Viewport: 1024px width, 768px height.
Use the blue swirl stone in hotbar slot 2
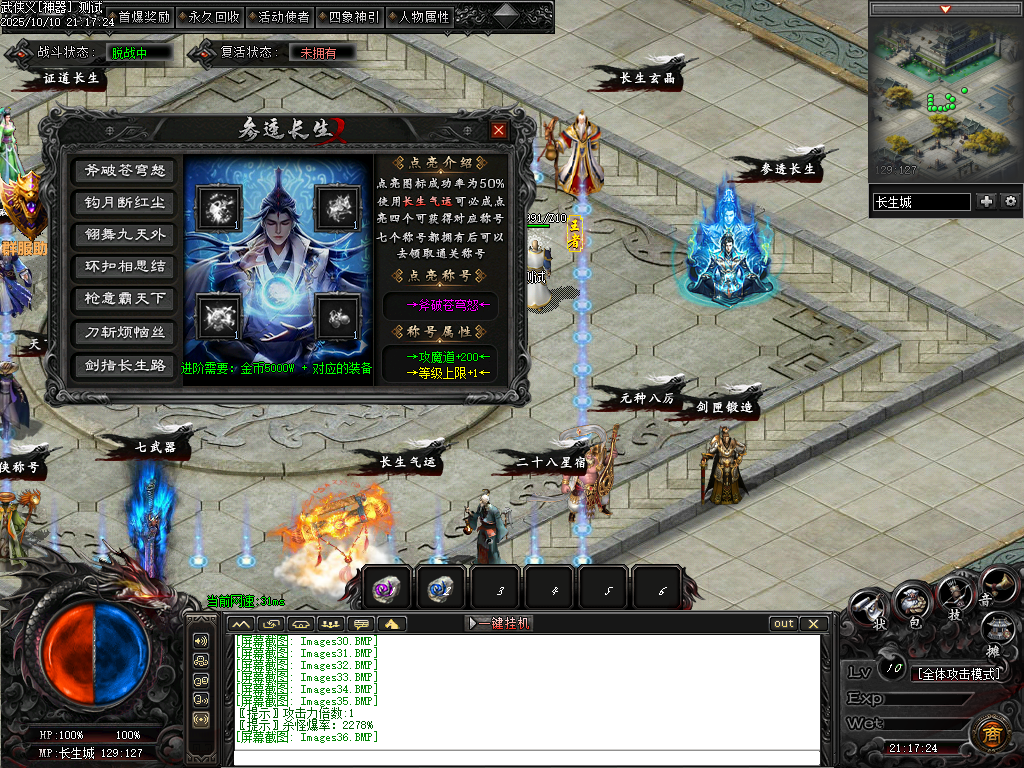441,589
